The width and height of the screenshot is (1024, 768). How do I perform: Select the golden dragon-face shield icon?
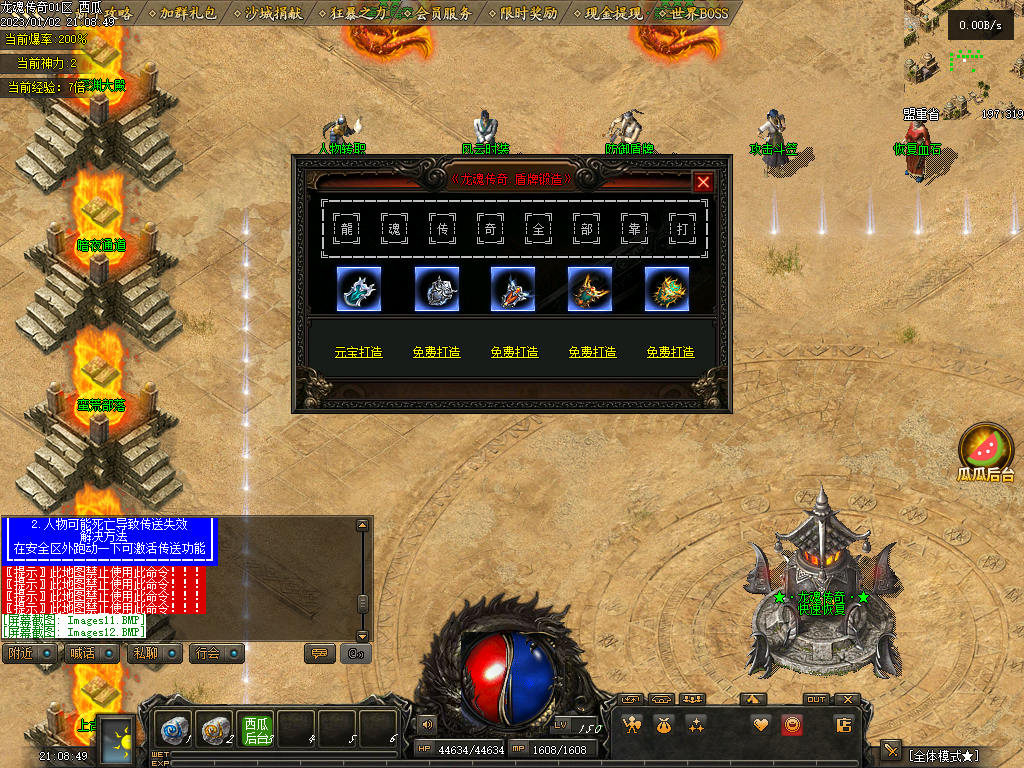pyautogui.click(x=667, y=288)
